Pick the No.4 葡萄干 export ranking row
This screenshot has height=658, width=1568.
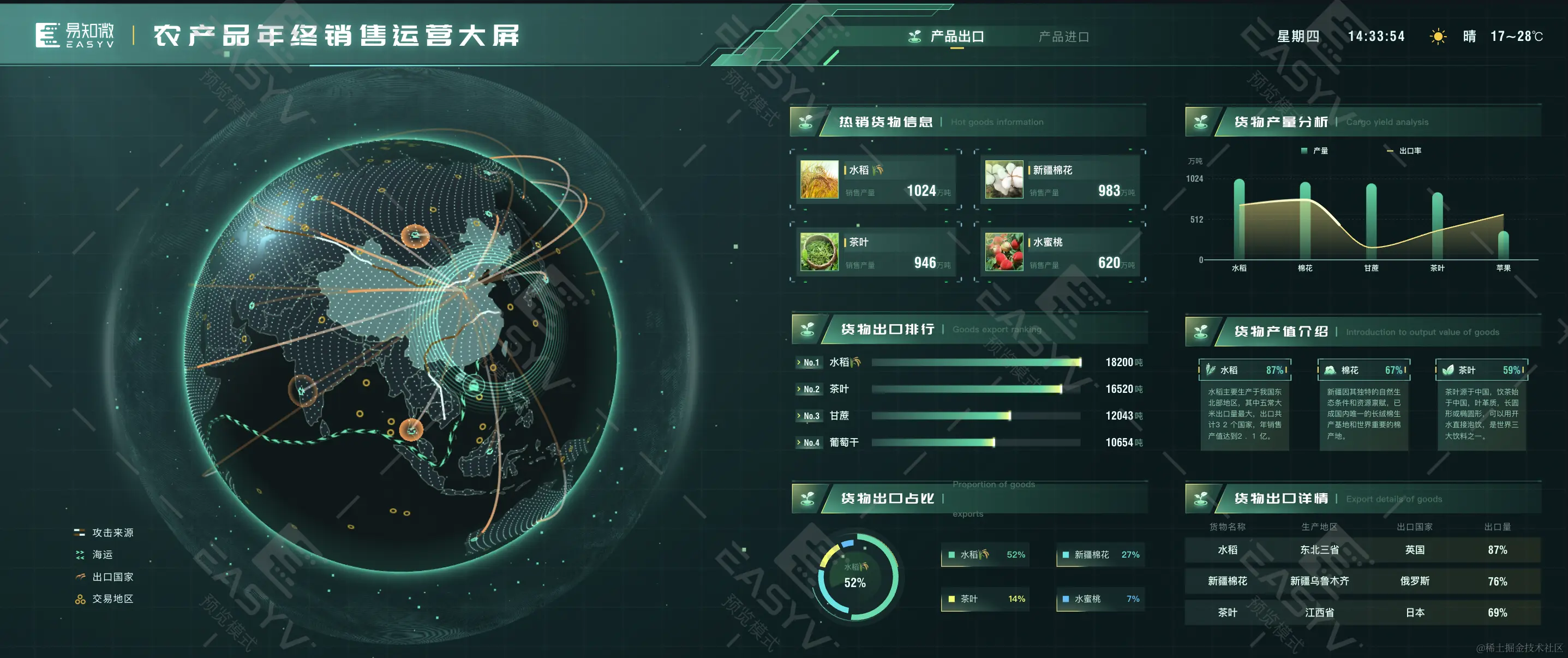[x=969, y=442]
